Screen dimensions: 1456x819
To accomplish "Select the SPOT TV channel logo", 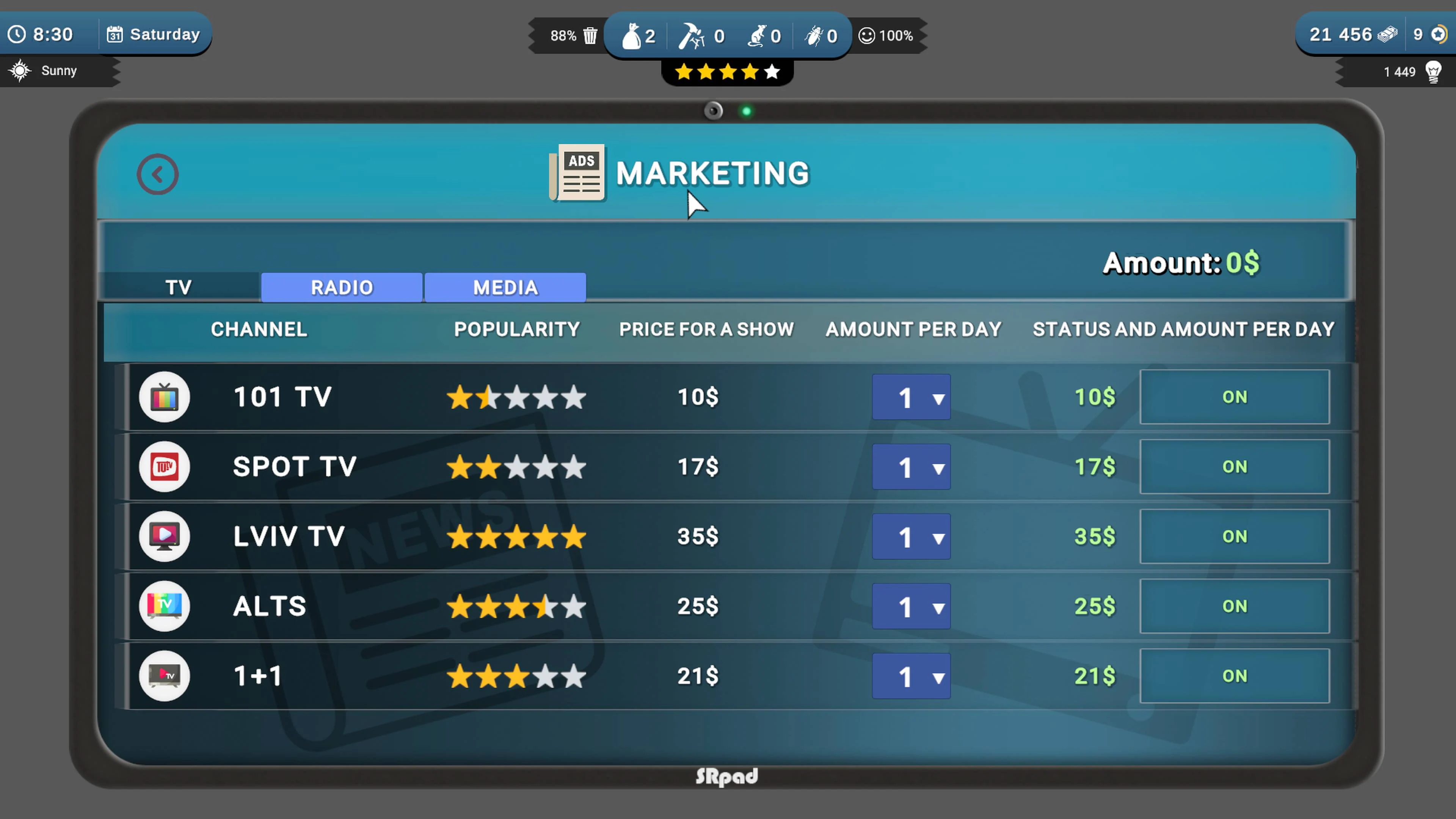I will [x=165, y=466].
